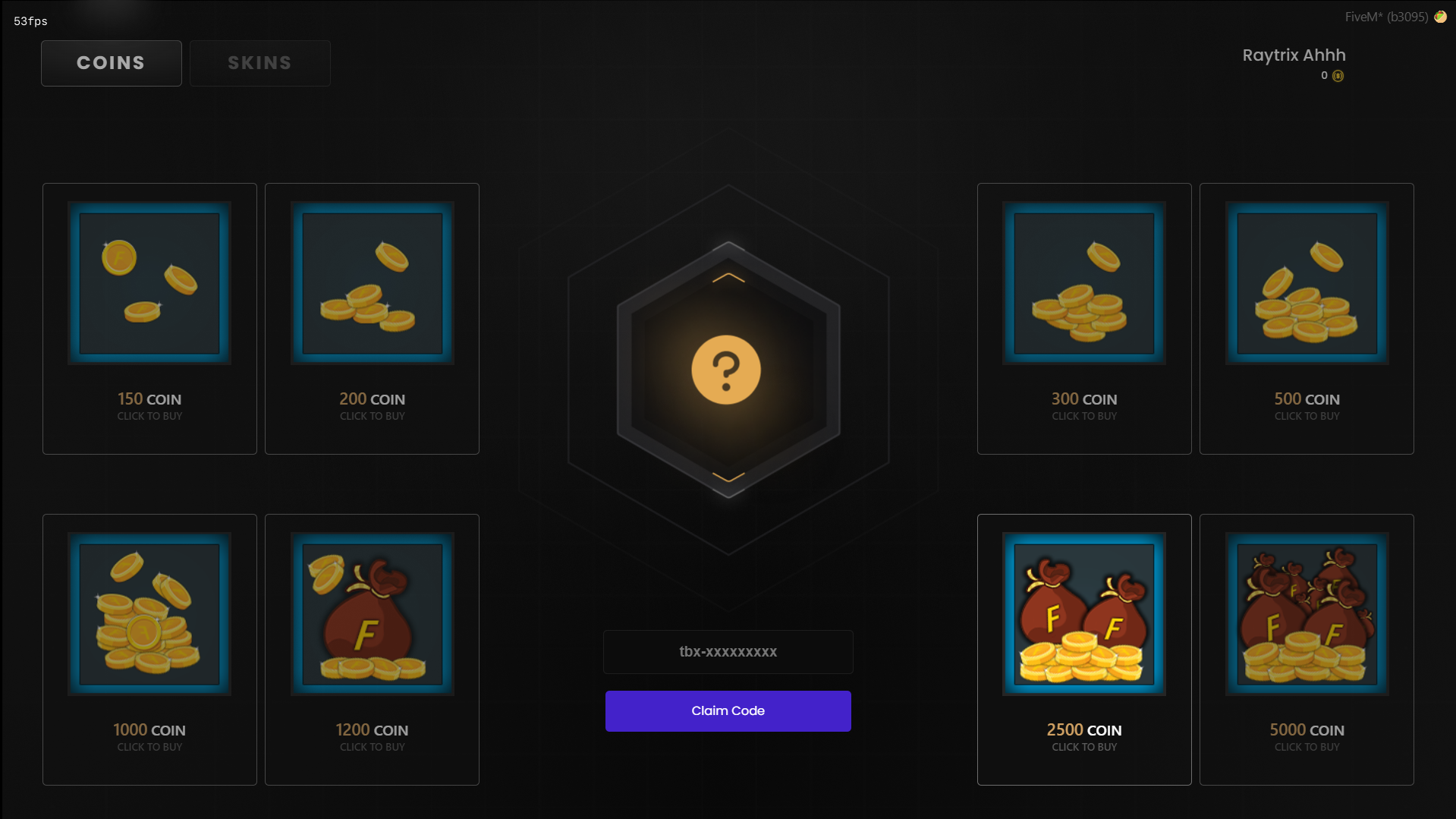This screenshot has width=1456, height=819.
Task: Click the Raytrix Ahhh player name
Action: pyautogui.click(x=1294, y=55)
